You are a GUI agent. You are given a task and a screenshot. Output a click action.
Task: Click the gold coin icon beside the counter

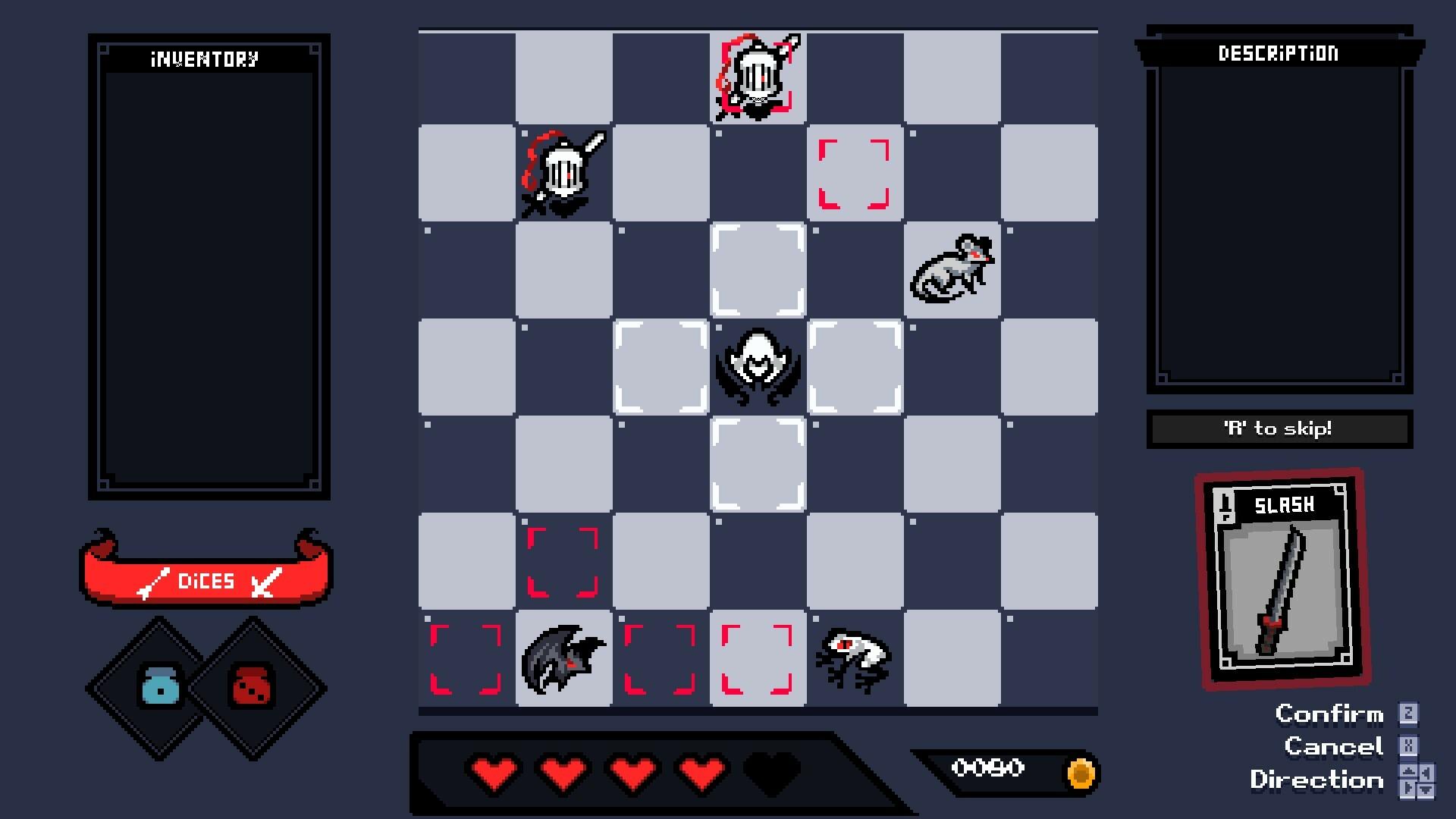click(x=1080, y=772)
